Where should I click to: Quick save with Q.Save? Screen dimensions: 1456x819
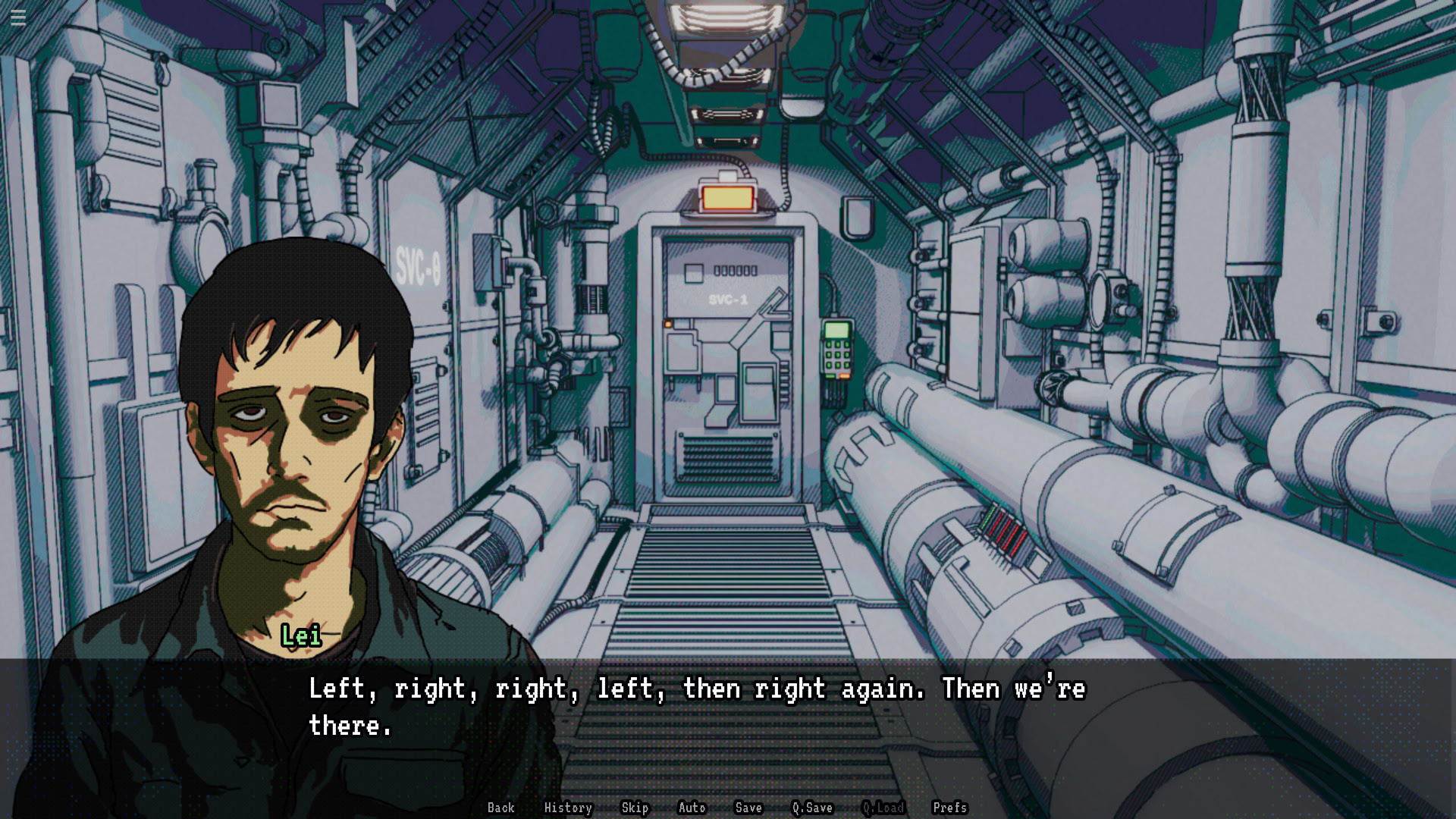[x=812, y=808]
